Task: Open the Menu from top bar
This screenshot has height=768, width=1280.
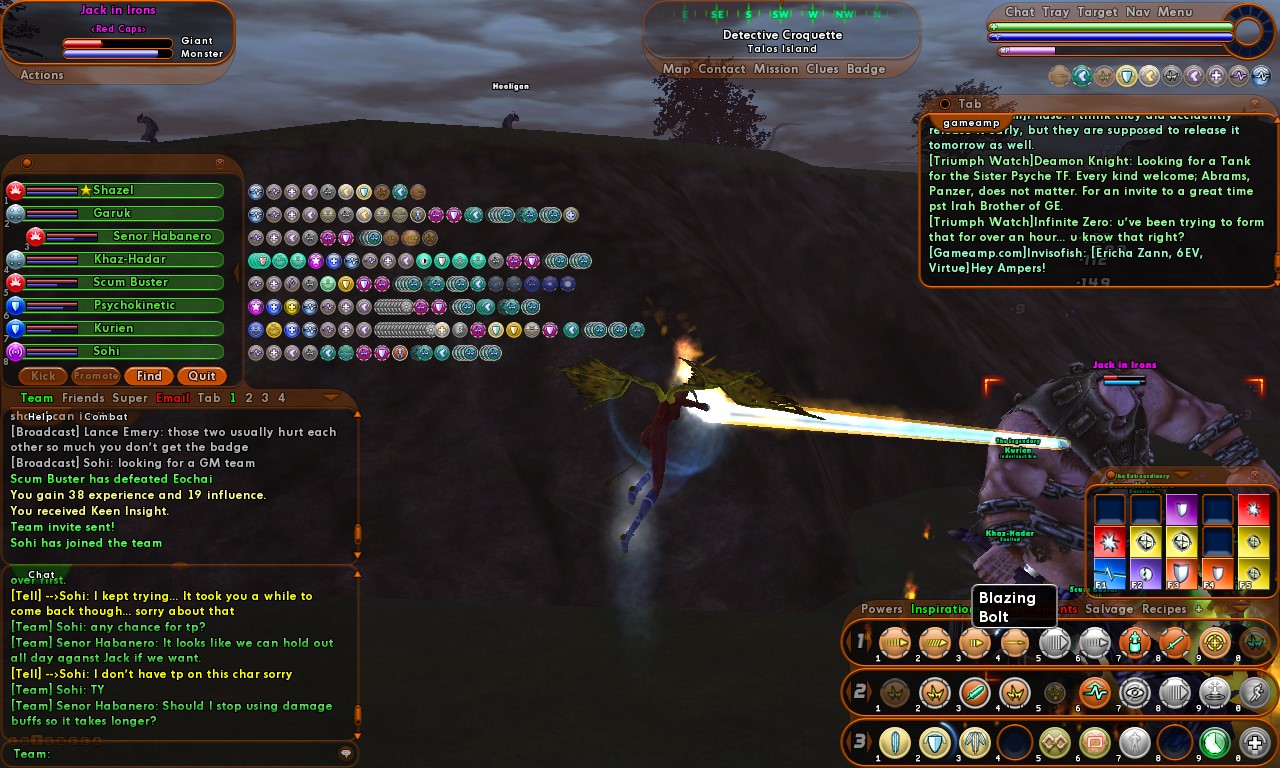Action: point(1175,12)
